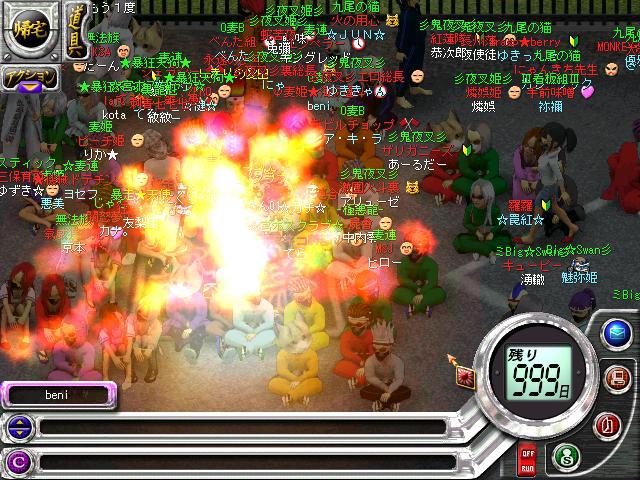This screenshot has width=640, height=480.
Task: Click the upper chat log bar
Action: tap(240, 428)
